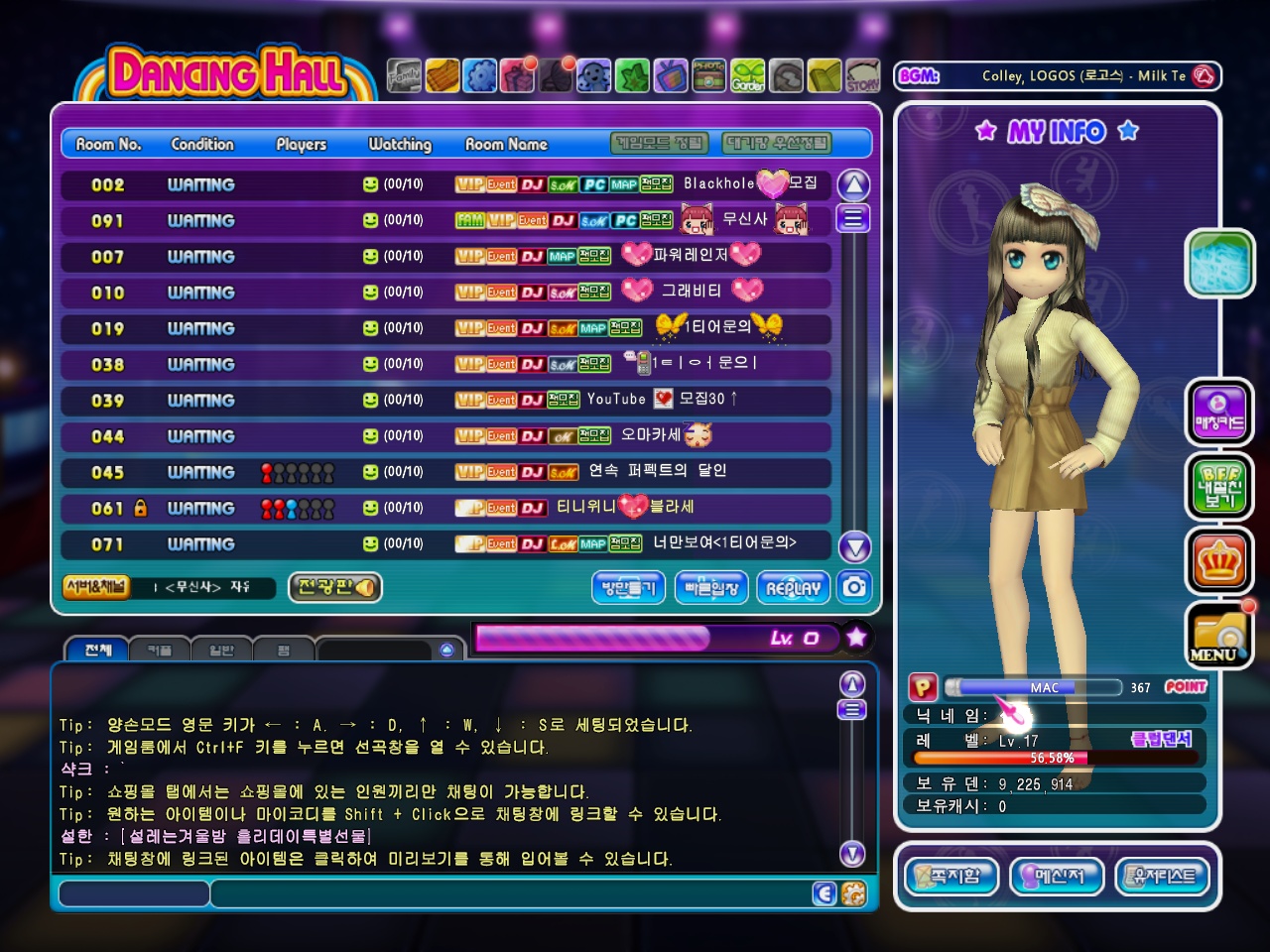Click the 방만들기 create room button
This screenshot has height=952, width=1270.
pyautogui.click(x=629, y=588)
